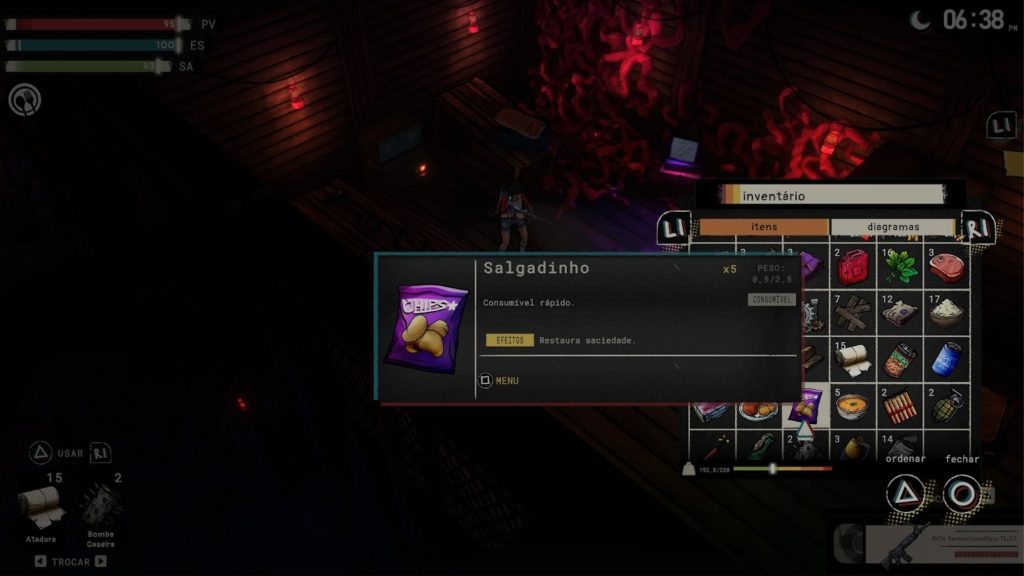Select the itens tab
The width and height of the screenshot is (1024, 576).
coord(764,227)
